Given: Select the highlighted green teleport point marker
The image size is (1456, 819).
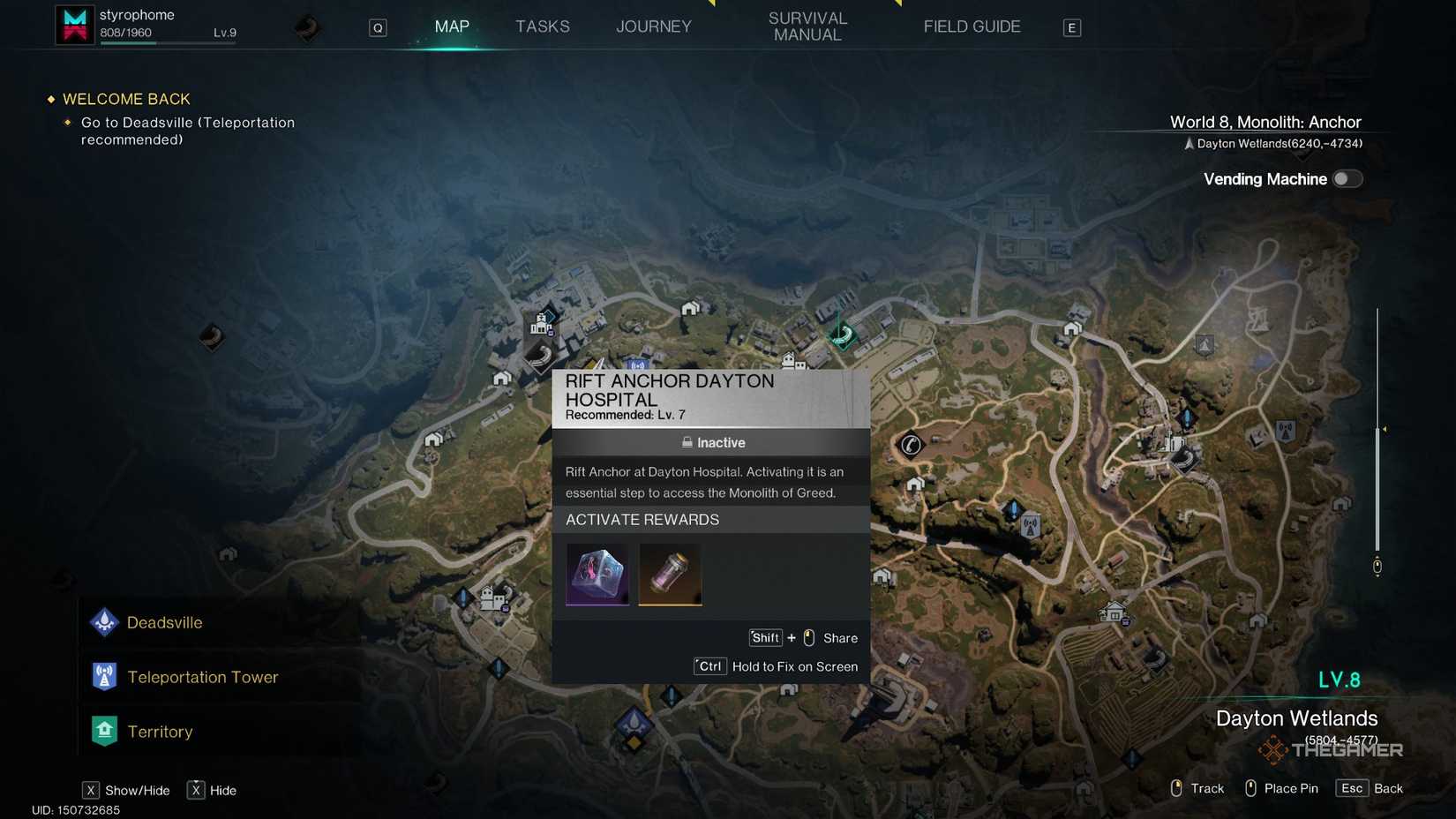Looking at the screenshot, I should tap(840, 335).
